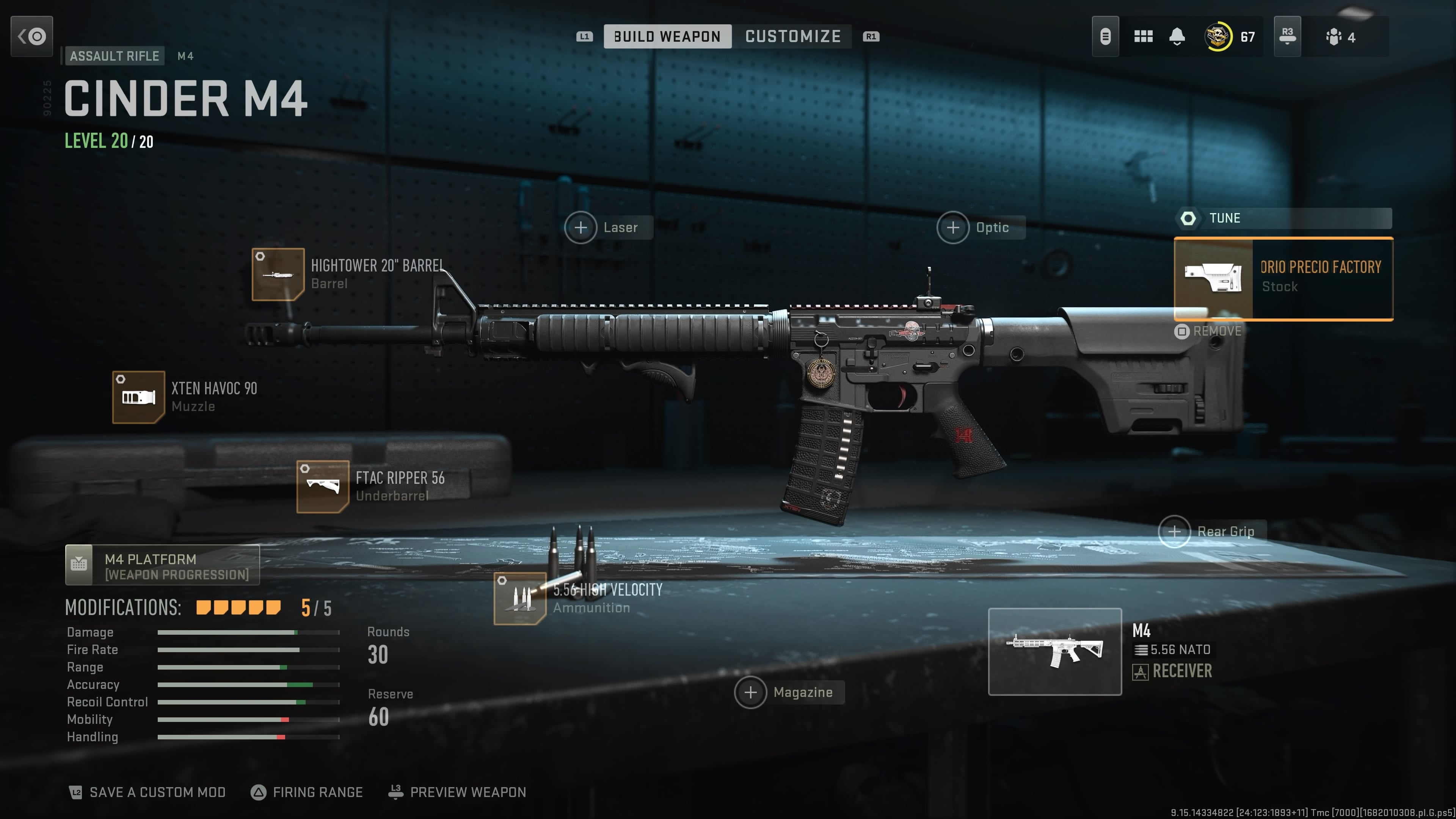The image size is (1456, 819).
Task: Open the notifications bell
Action: point(1177,37)
